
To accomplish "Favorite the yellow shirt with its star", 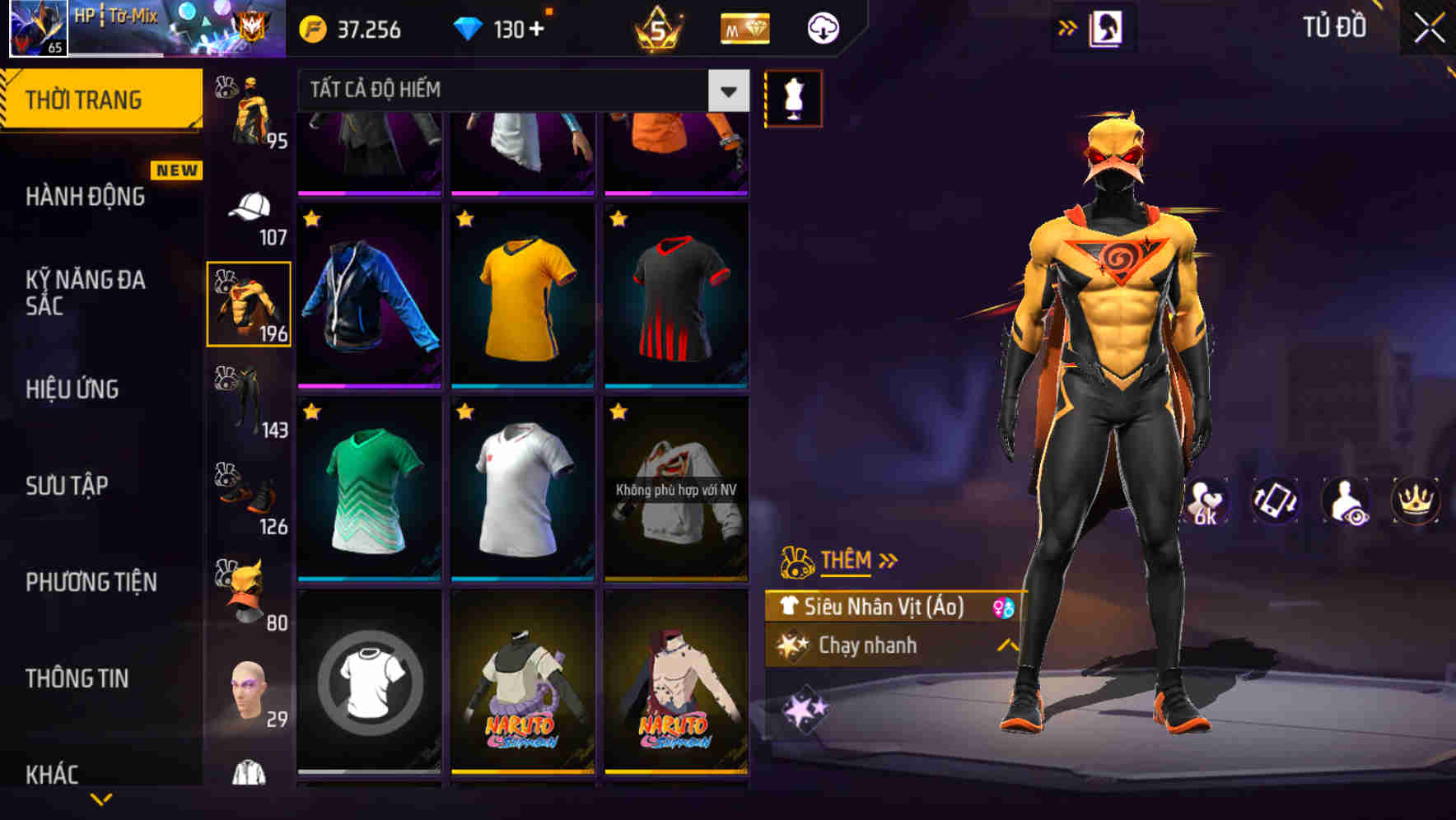I will 464,218.
